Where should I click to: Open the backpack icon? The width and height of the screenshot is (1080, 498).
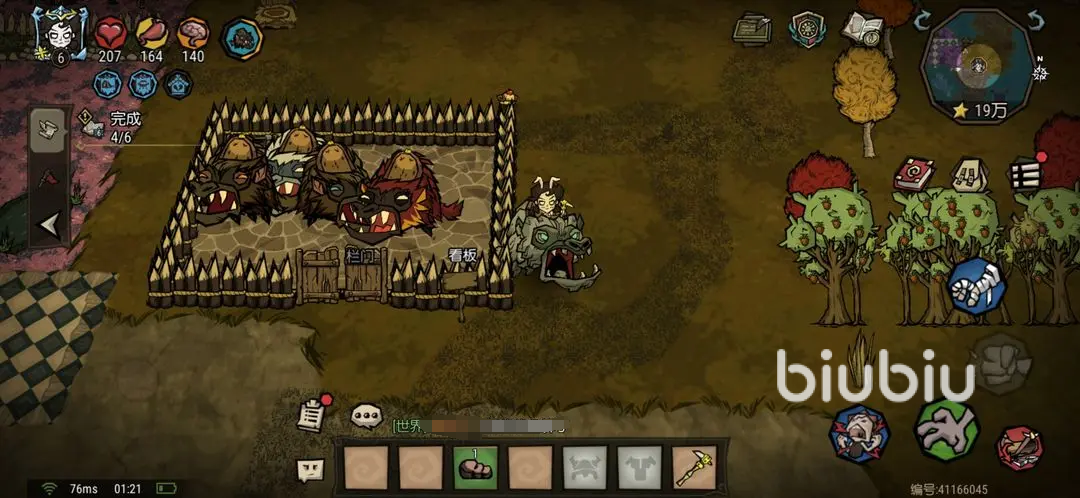point(967,175)
